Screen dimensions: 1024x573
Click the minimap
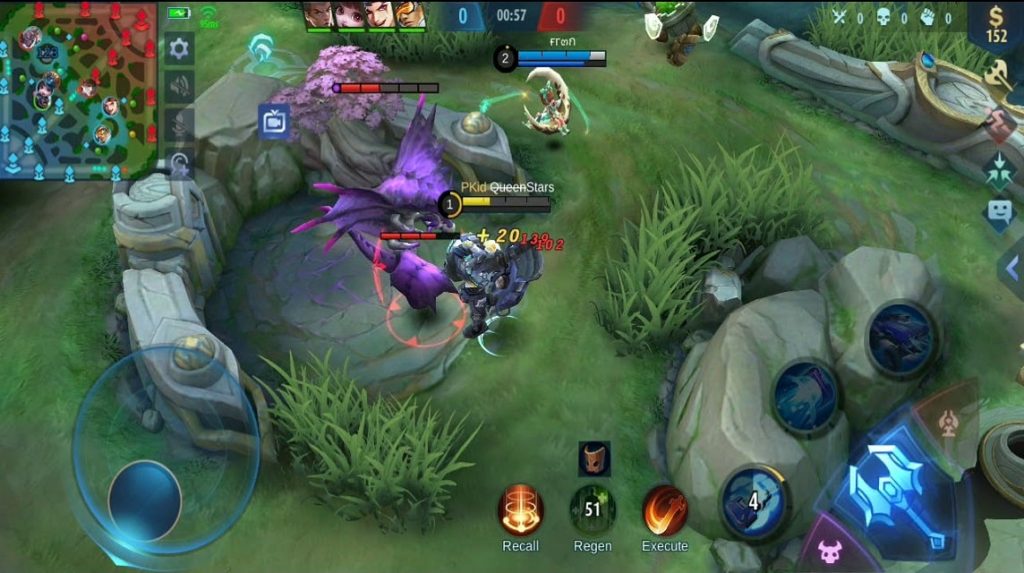tap(77, 89)
